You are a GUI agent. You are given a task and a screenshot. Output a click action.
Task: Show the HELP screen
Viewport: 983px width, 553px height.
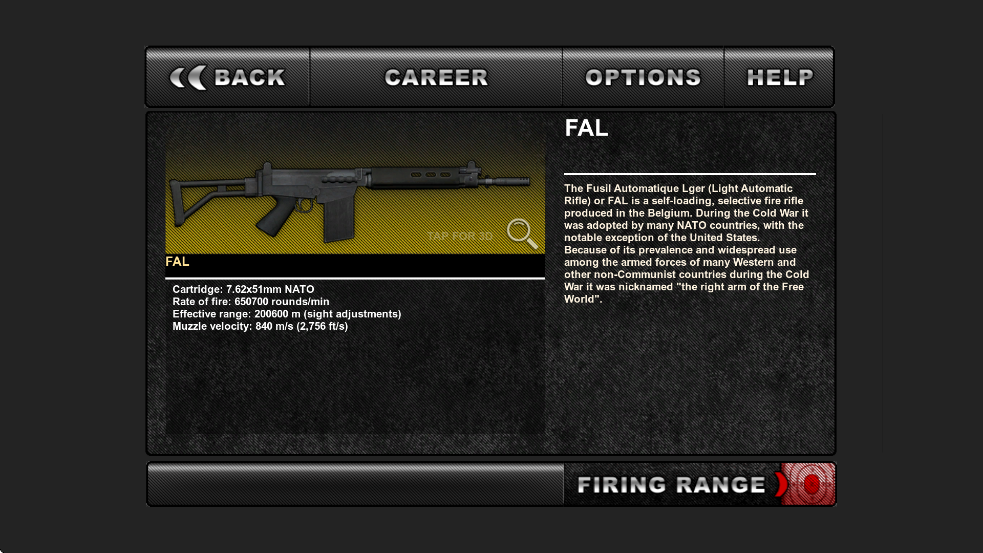click(x=779, y=78)
